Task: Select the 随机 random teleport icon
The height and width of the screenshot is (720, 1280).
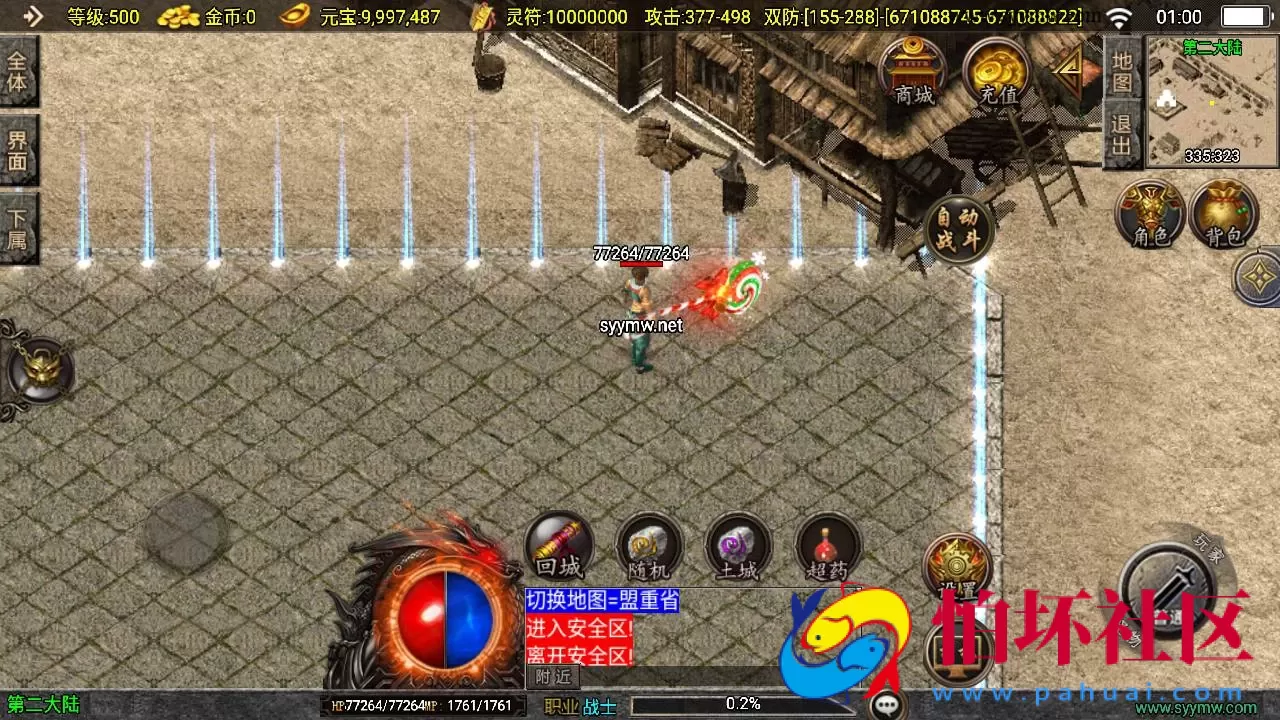Action: [649, 547]
